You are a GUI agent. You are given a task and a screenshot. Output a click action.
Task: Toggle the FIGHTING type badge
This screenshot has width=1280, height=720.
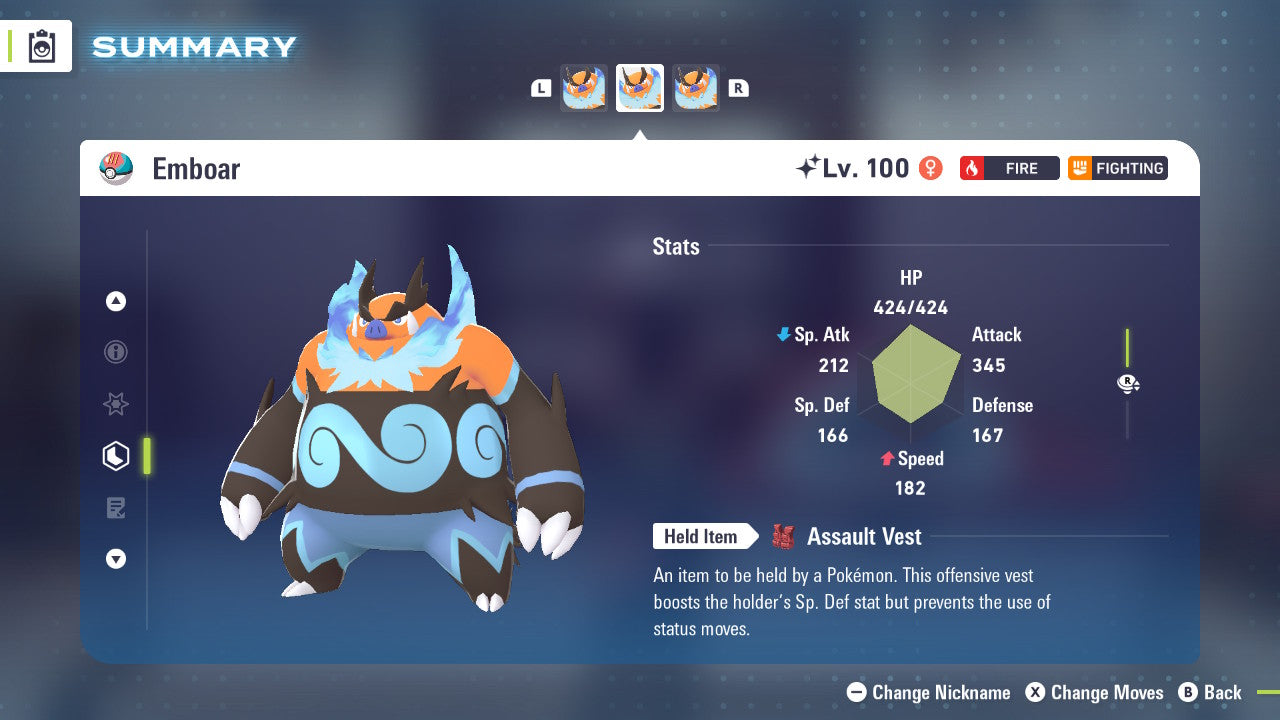click(1117, 168)
